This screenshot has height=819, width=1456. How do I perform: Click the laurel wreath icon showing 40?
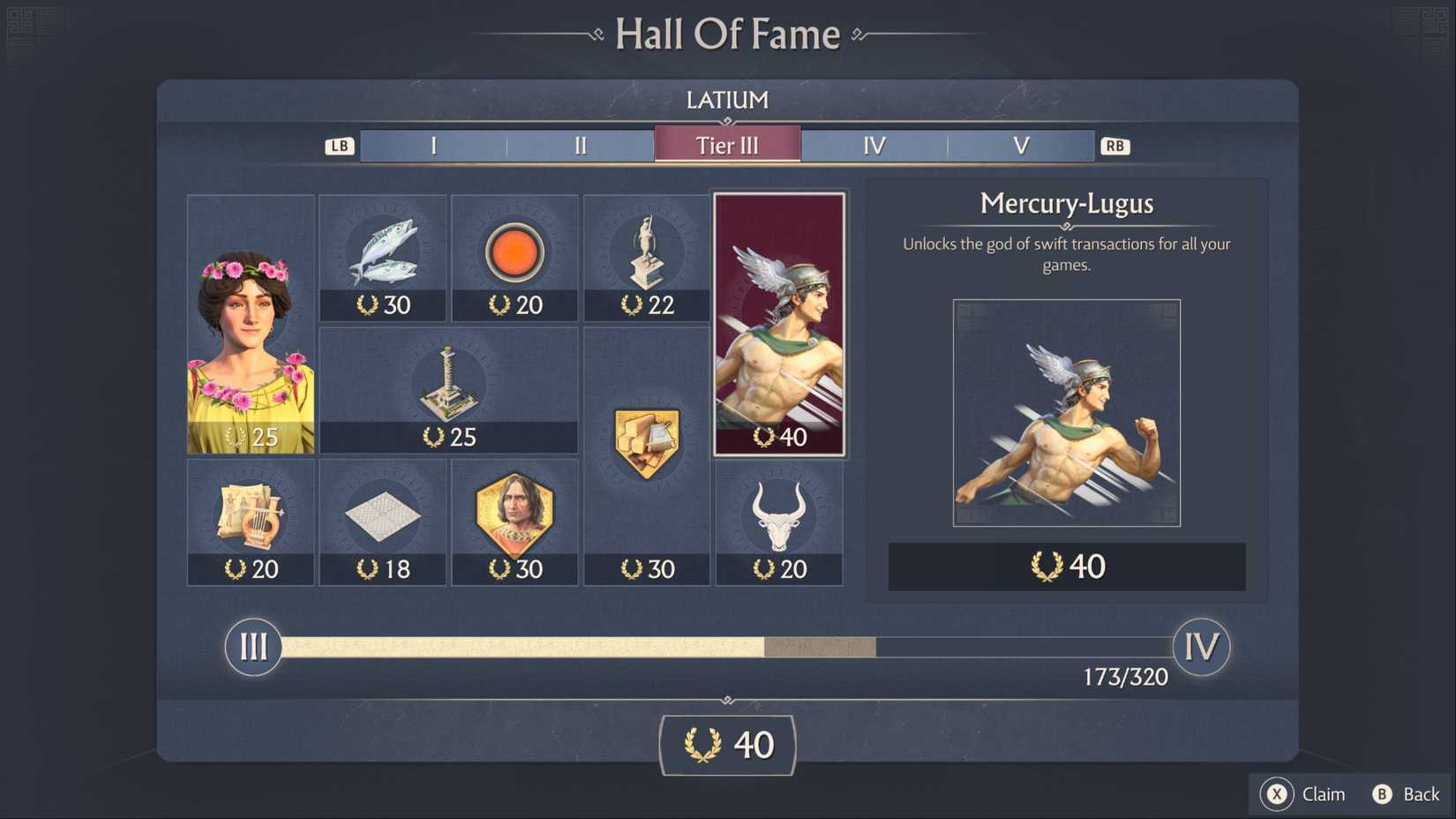pos(726,744)
